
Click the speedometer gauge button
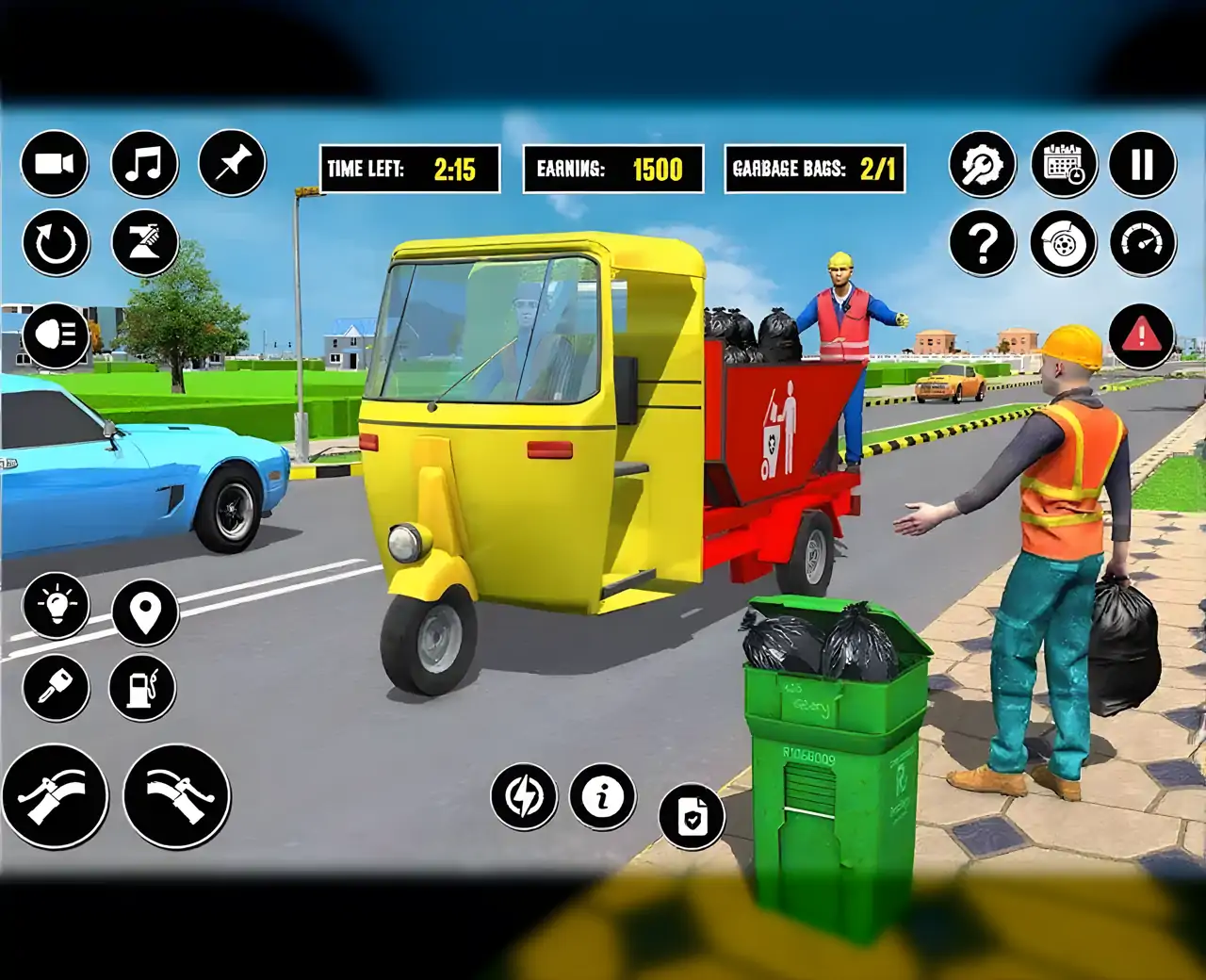coord(1143,244)
